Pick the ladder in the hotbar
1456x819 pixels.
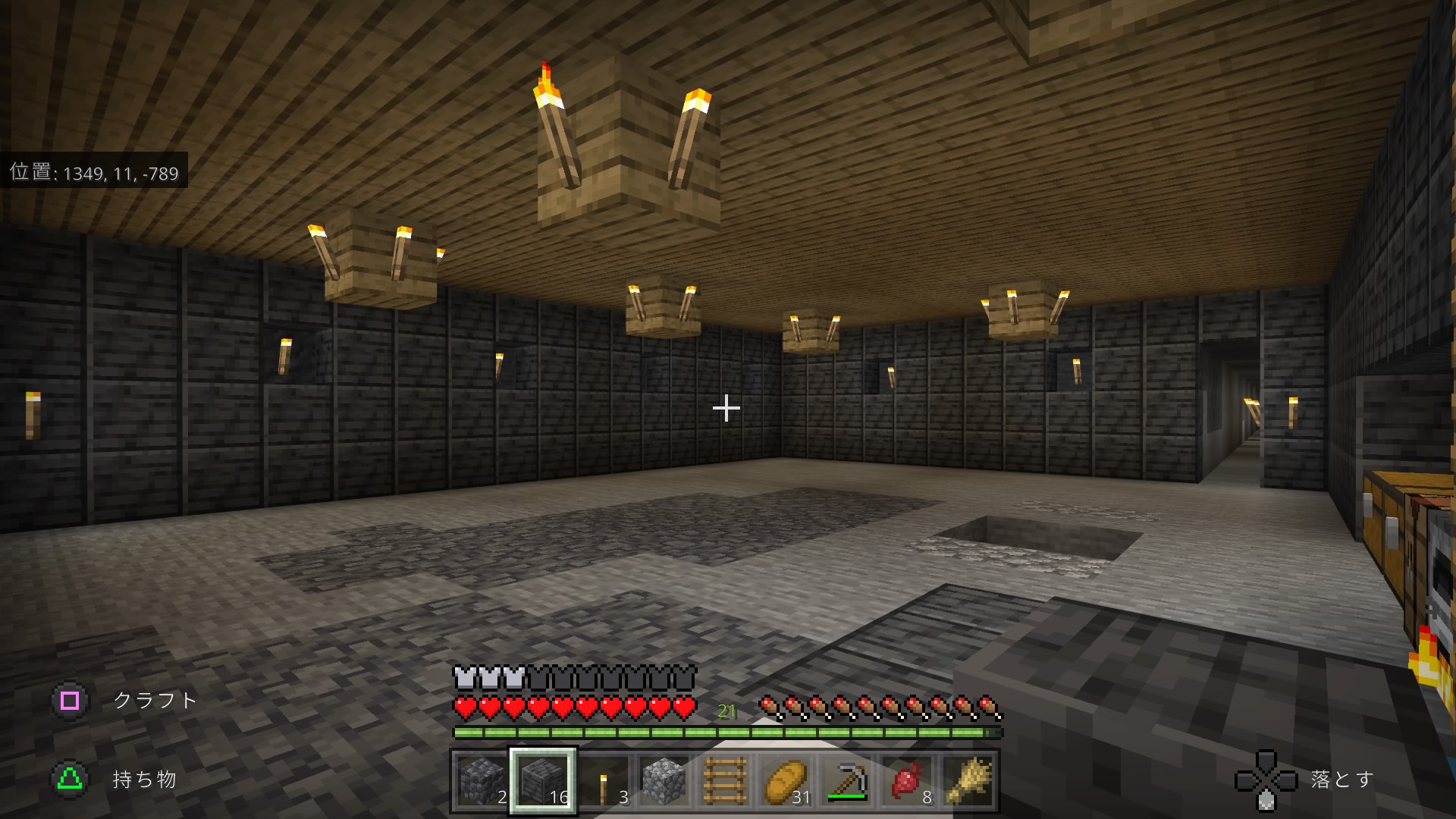tap(725, 780)
